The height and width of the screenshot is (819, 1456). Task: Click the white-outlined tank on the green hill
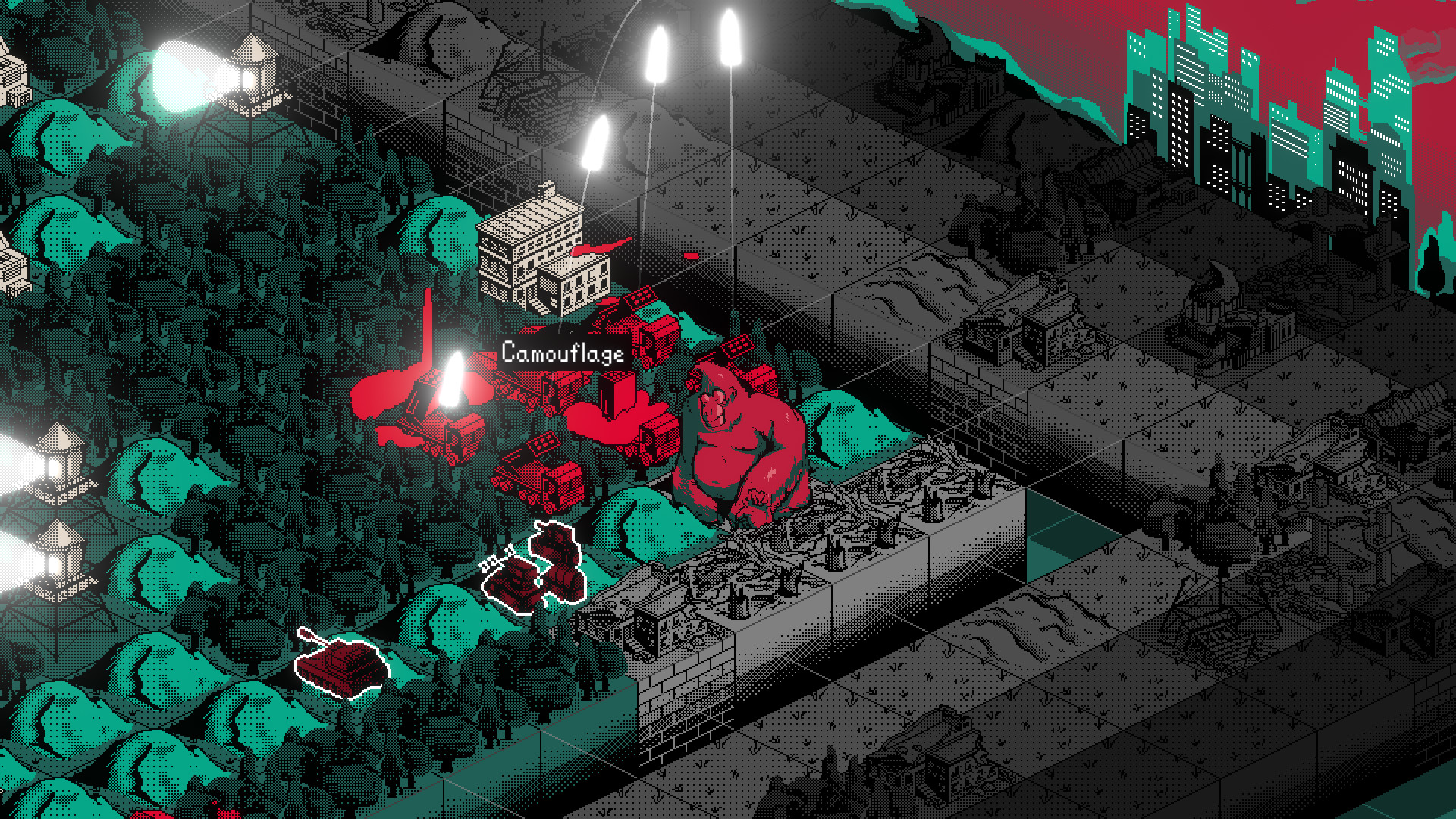click(x=341, y=667)
